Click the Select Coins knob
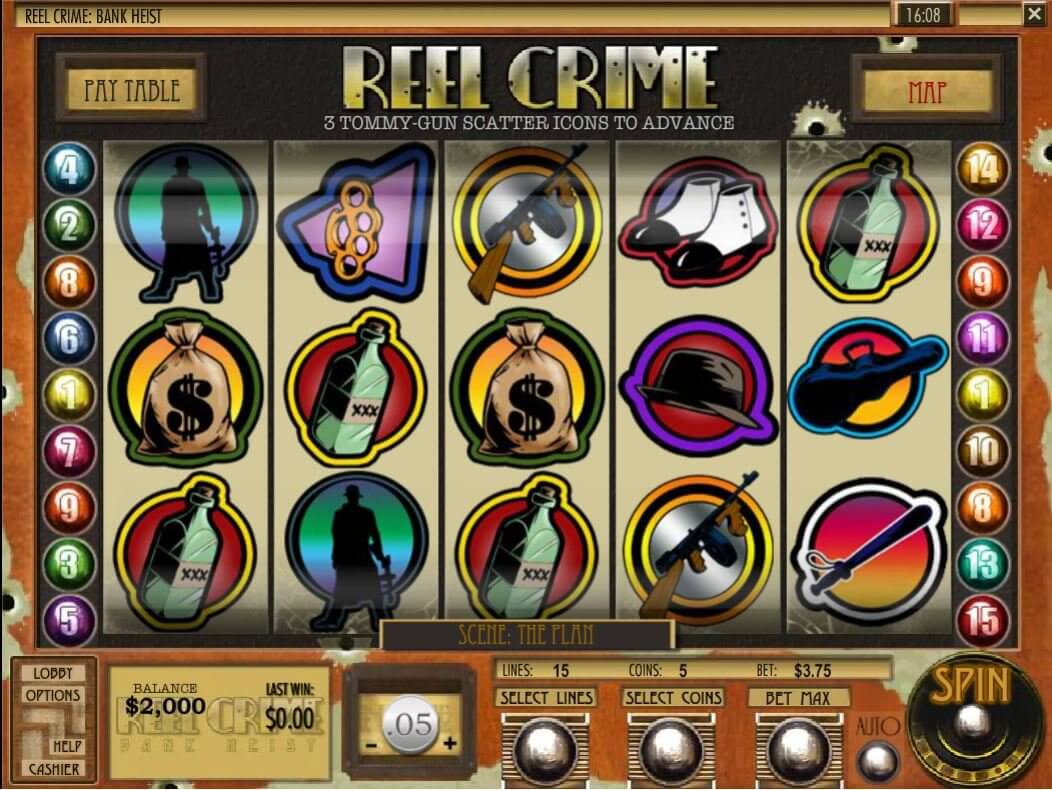The width and height of the screenshot is (1052, 790). click(672, 745)
